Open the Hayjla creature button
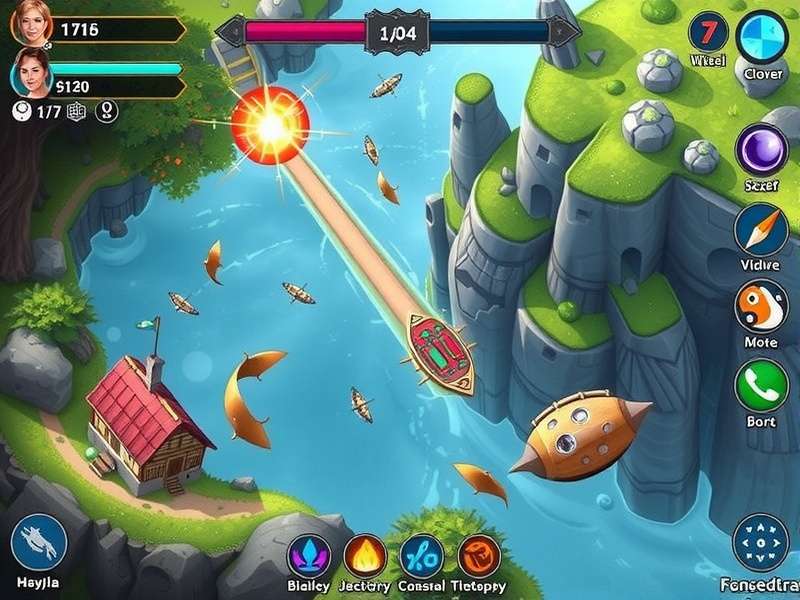This screenshot has width=800, height=600. tap(39, 543)
